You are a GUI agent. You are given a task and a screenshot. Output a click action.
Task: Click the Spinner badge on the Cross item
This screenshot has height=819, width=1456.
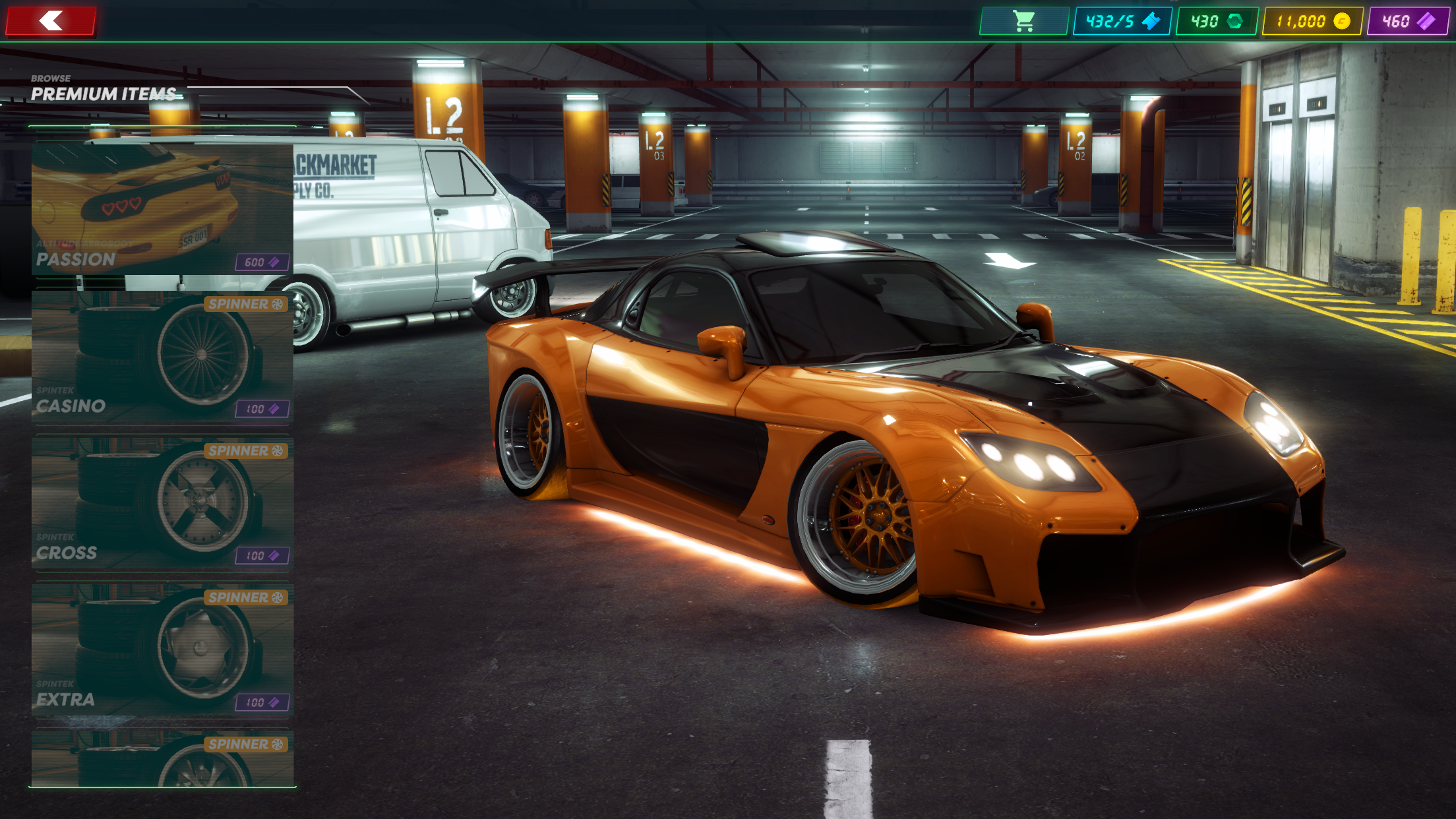[247, 451]
